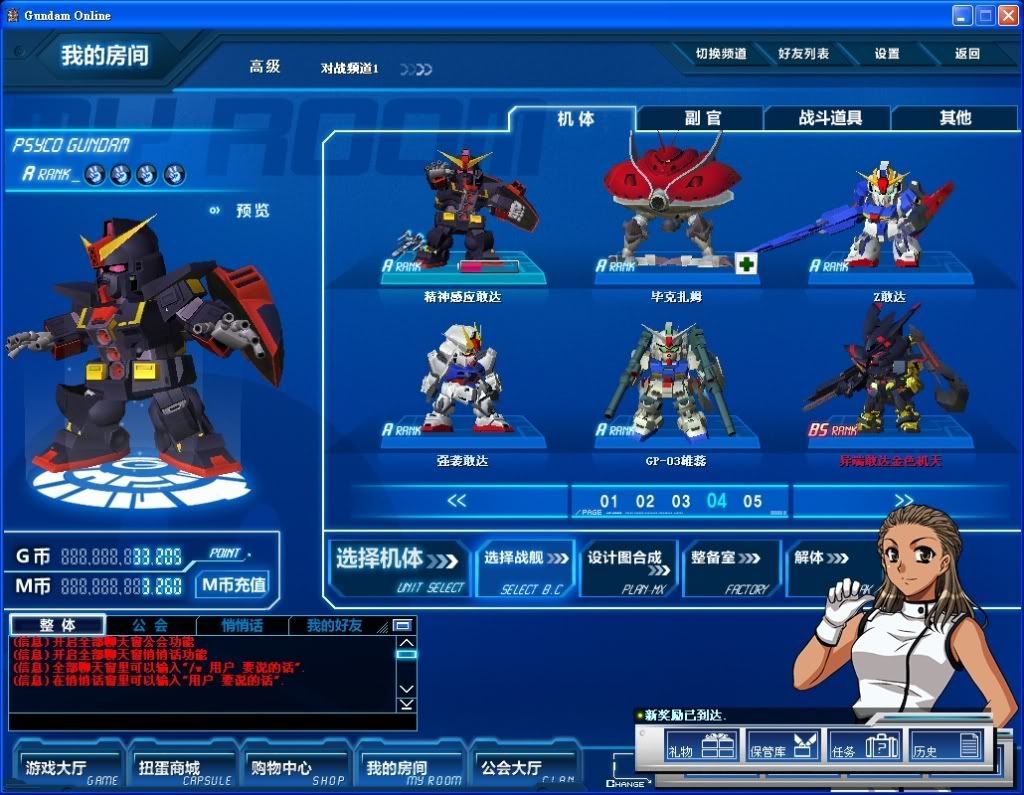Image resolution: width=1024 pixels, height=795 pixels.
Task: Open the 设置 settings
Action: [887, 54]
